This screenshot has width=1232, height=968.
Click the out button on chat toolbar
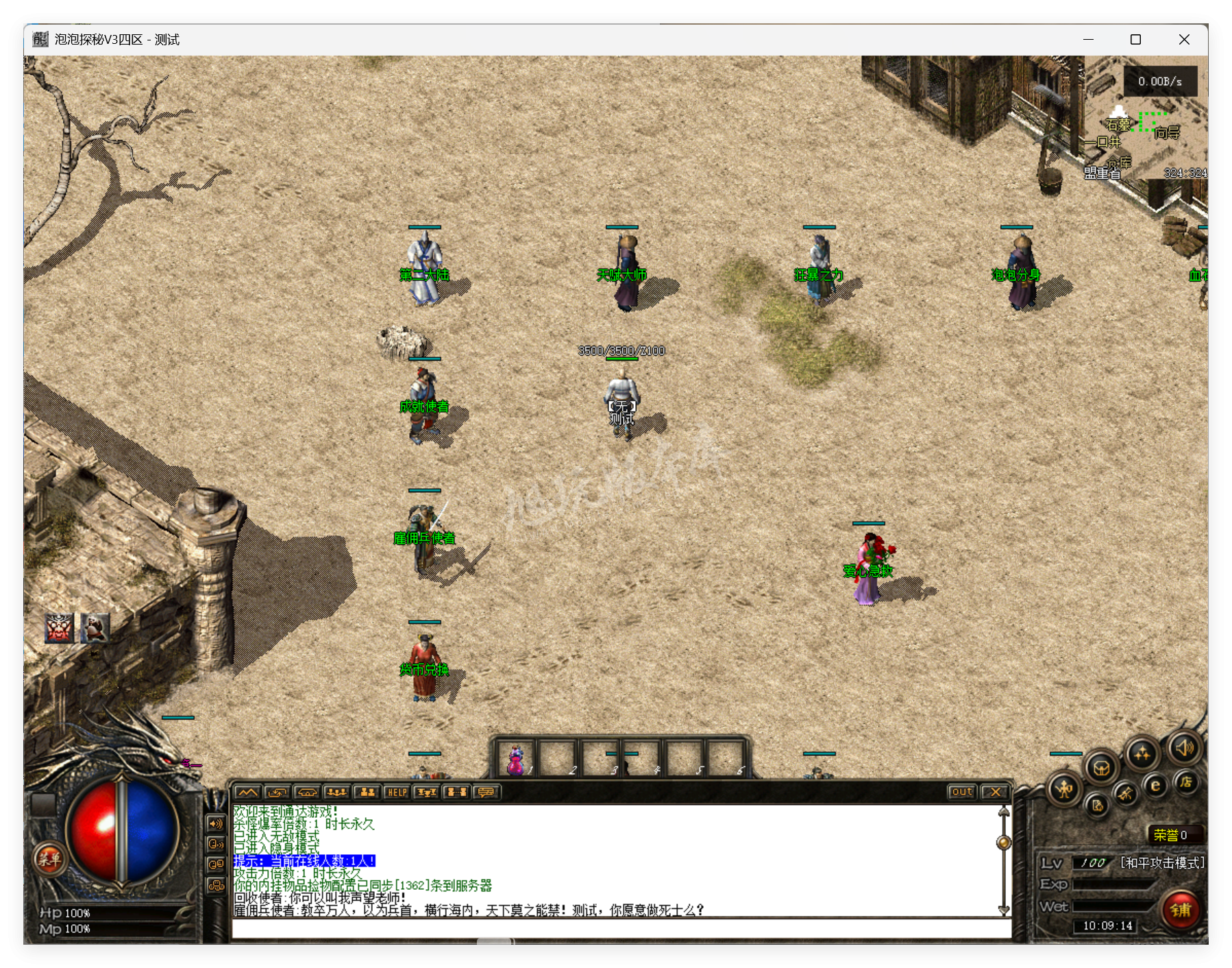point(963,792)
